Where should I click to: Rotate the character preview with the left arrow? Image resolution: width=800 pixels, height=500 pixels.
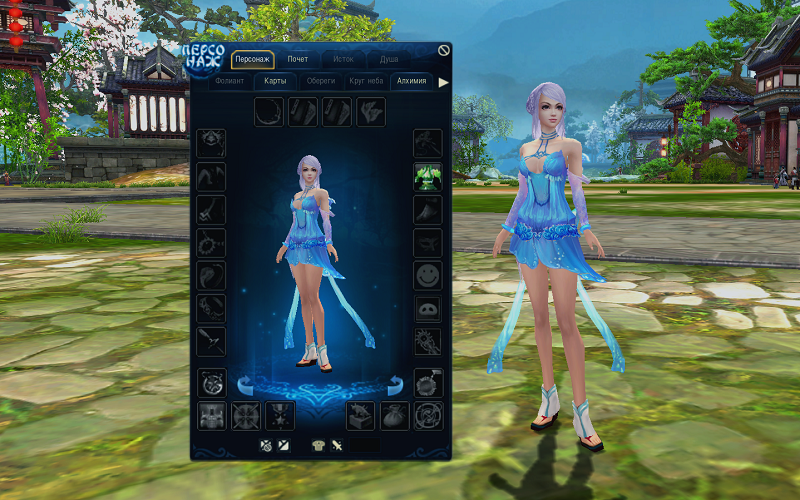click(x=243, y=383)
